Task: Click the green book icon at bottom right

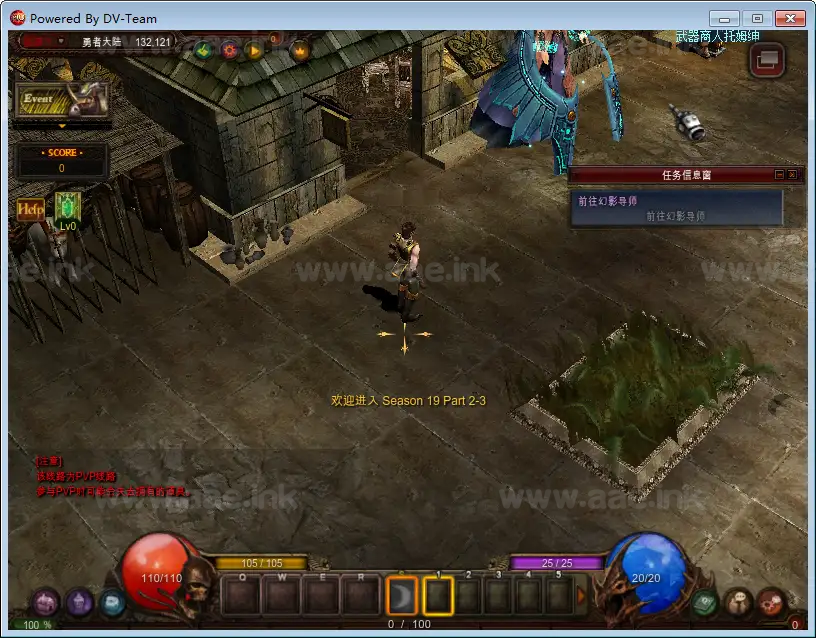Action: tap(707, 602)
